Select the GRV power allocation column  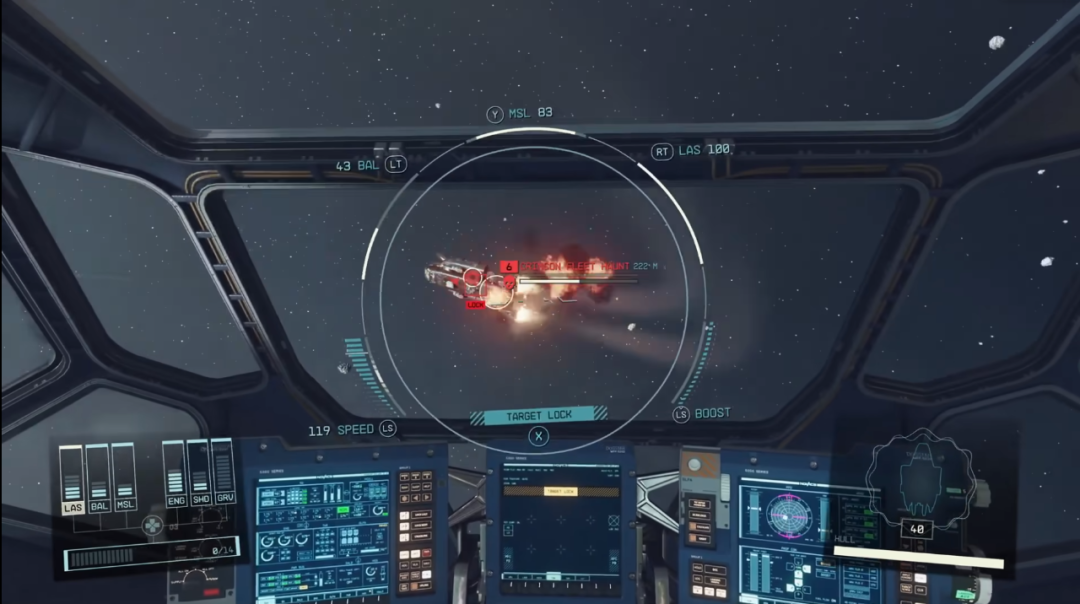point(223,470)
